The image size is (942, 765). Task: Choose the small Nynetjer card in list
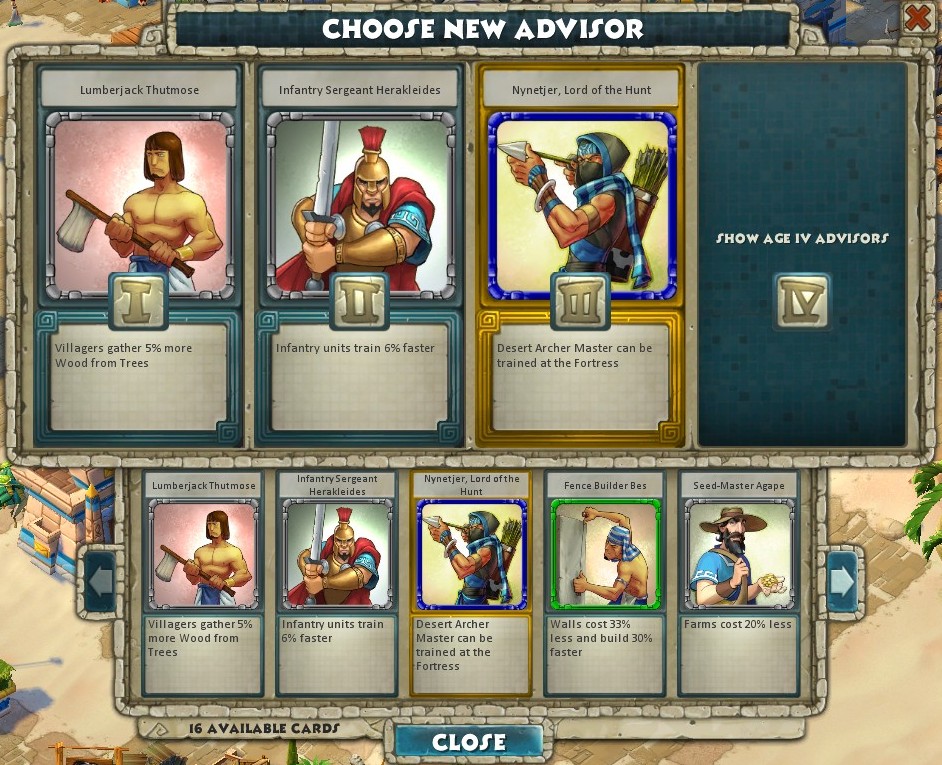471,555
